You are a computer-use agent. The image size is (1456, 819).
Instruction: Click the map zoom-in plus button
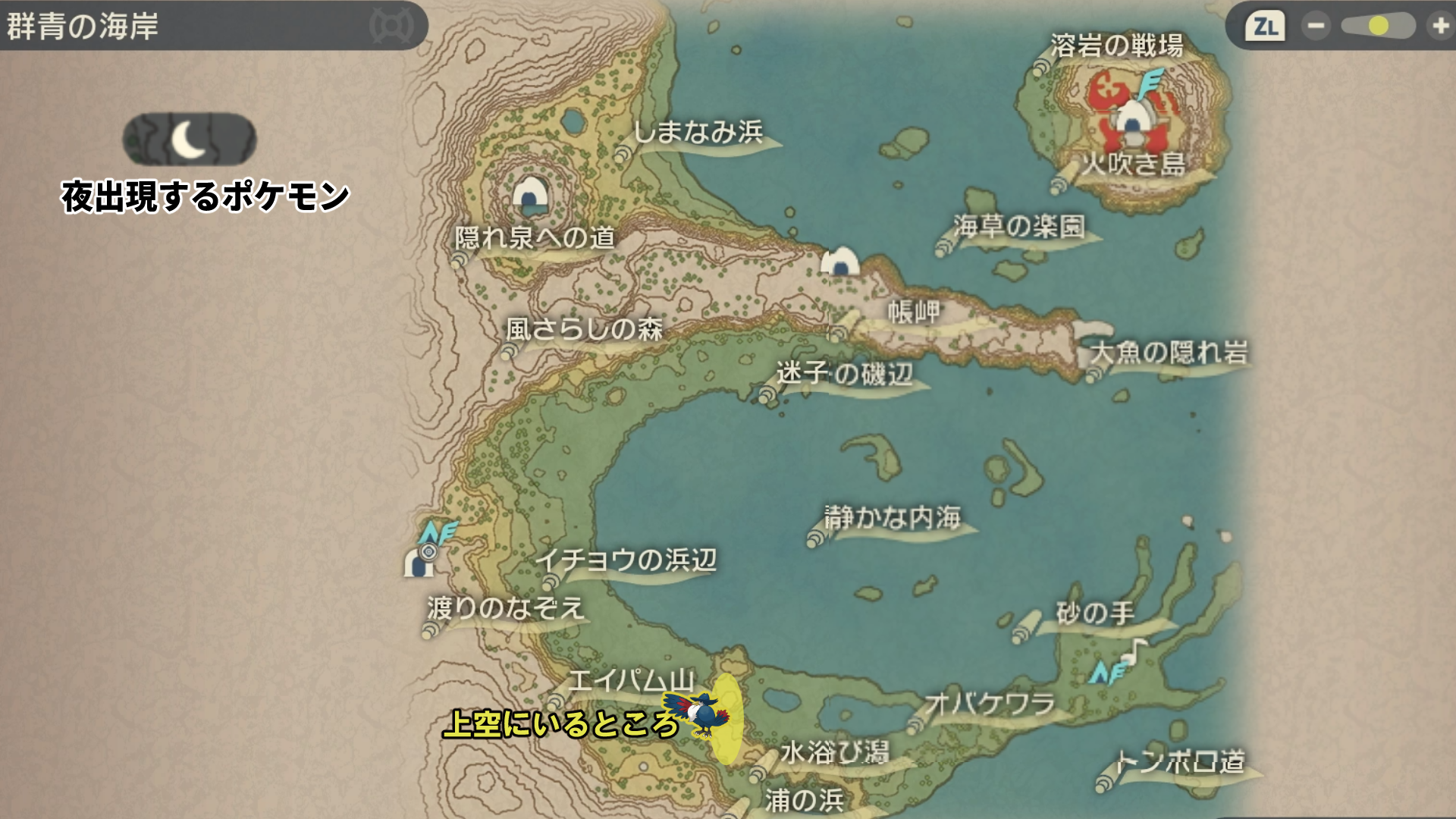[x=1439, y=27]
